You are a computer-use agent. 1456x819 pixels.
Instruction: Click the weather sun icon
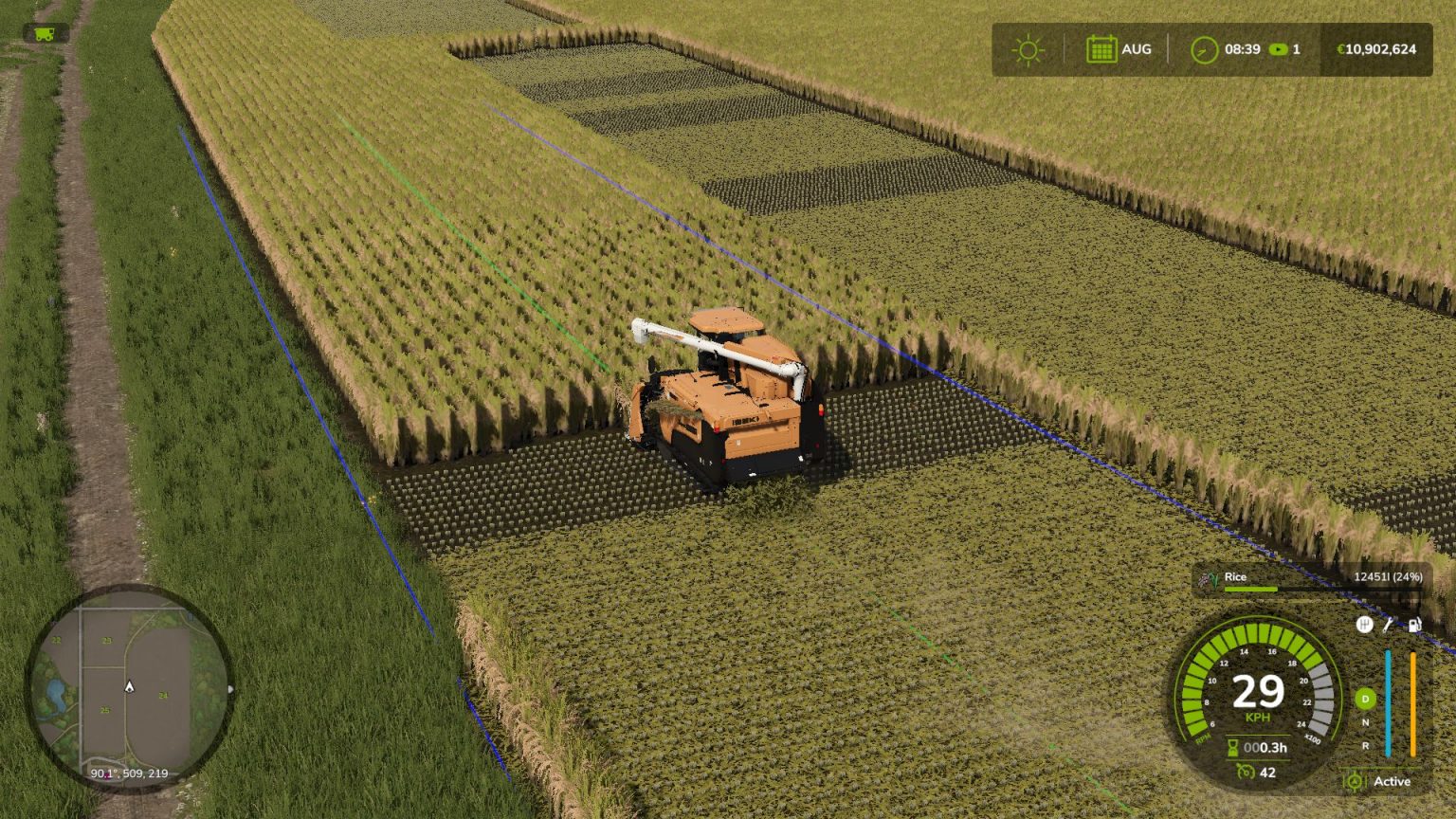pos(1027,49)
